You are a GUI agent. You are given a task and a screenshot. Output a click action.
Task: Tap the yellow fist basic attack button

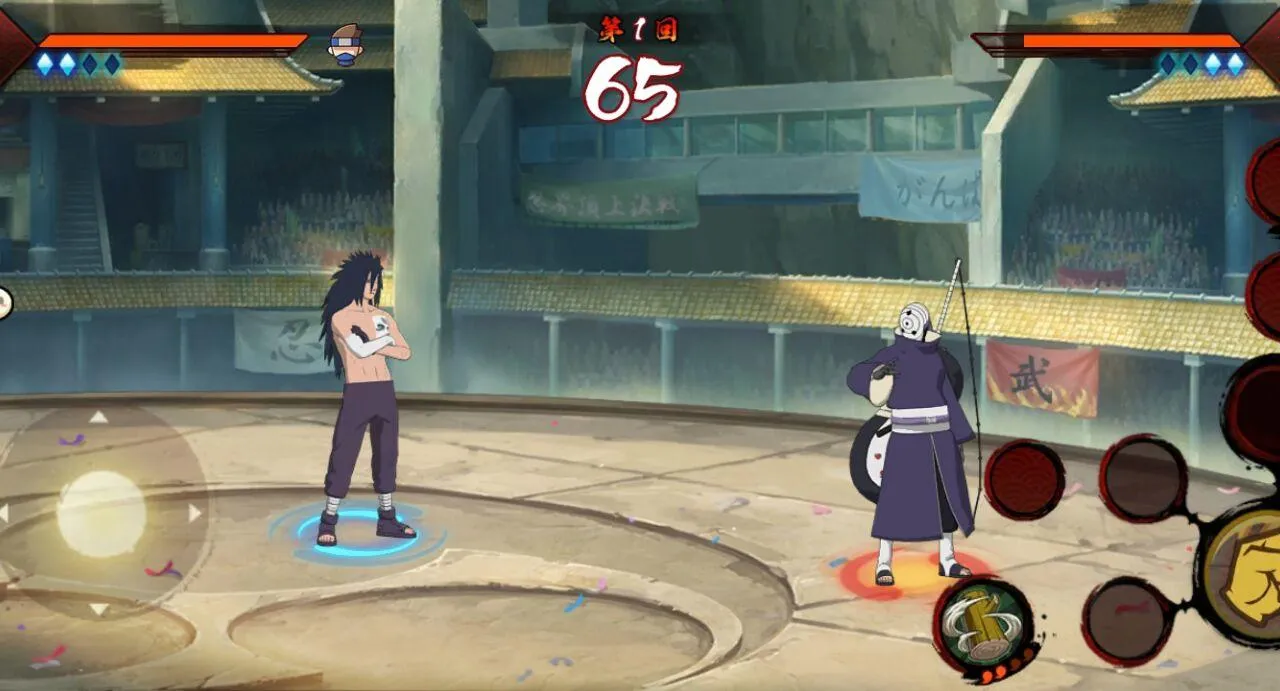[1245, 570]
